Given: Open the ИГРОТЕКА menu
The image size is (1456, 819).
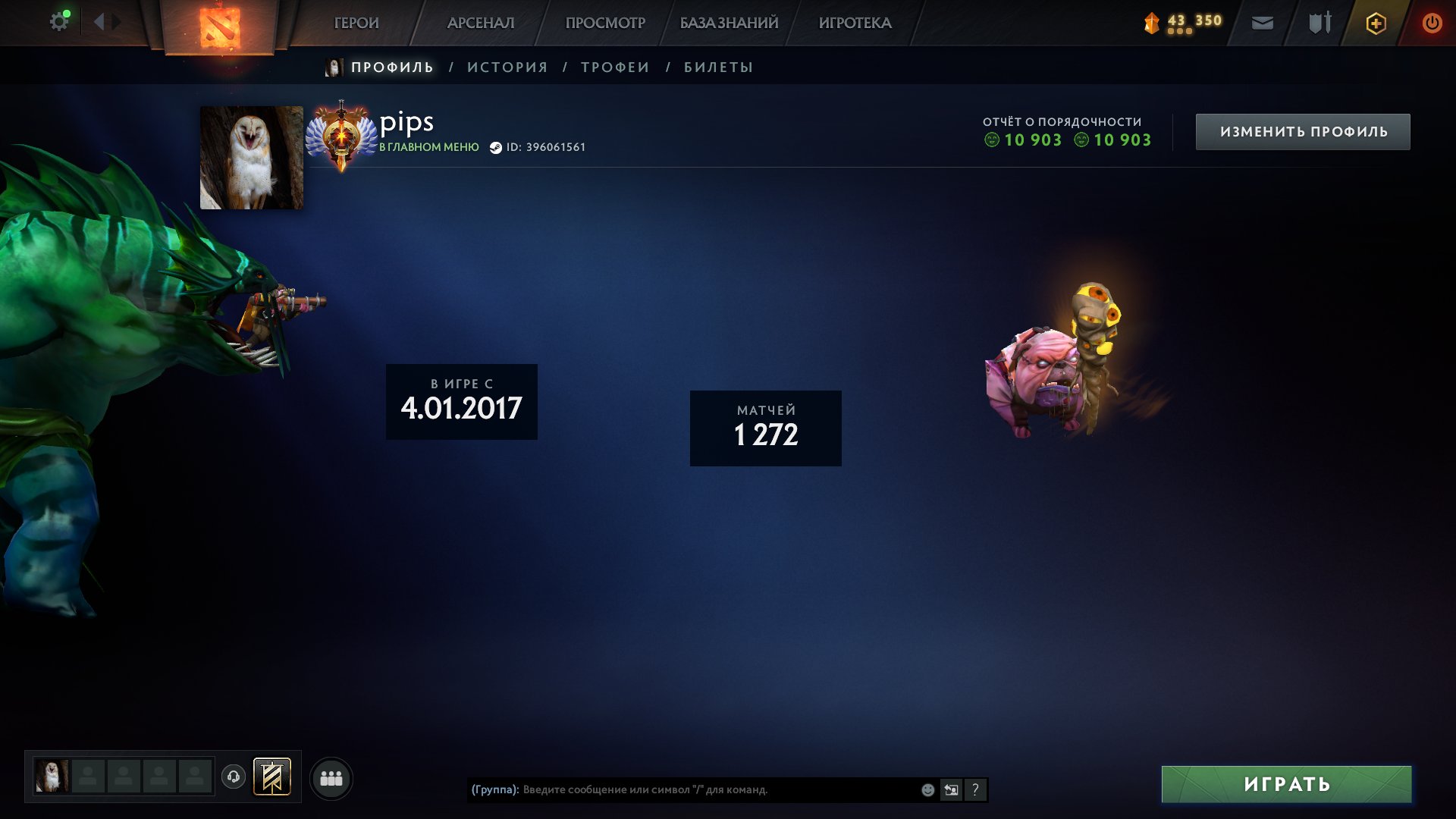Looking at the screenshot, I should pos(855,23).
